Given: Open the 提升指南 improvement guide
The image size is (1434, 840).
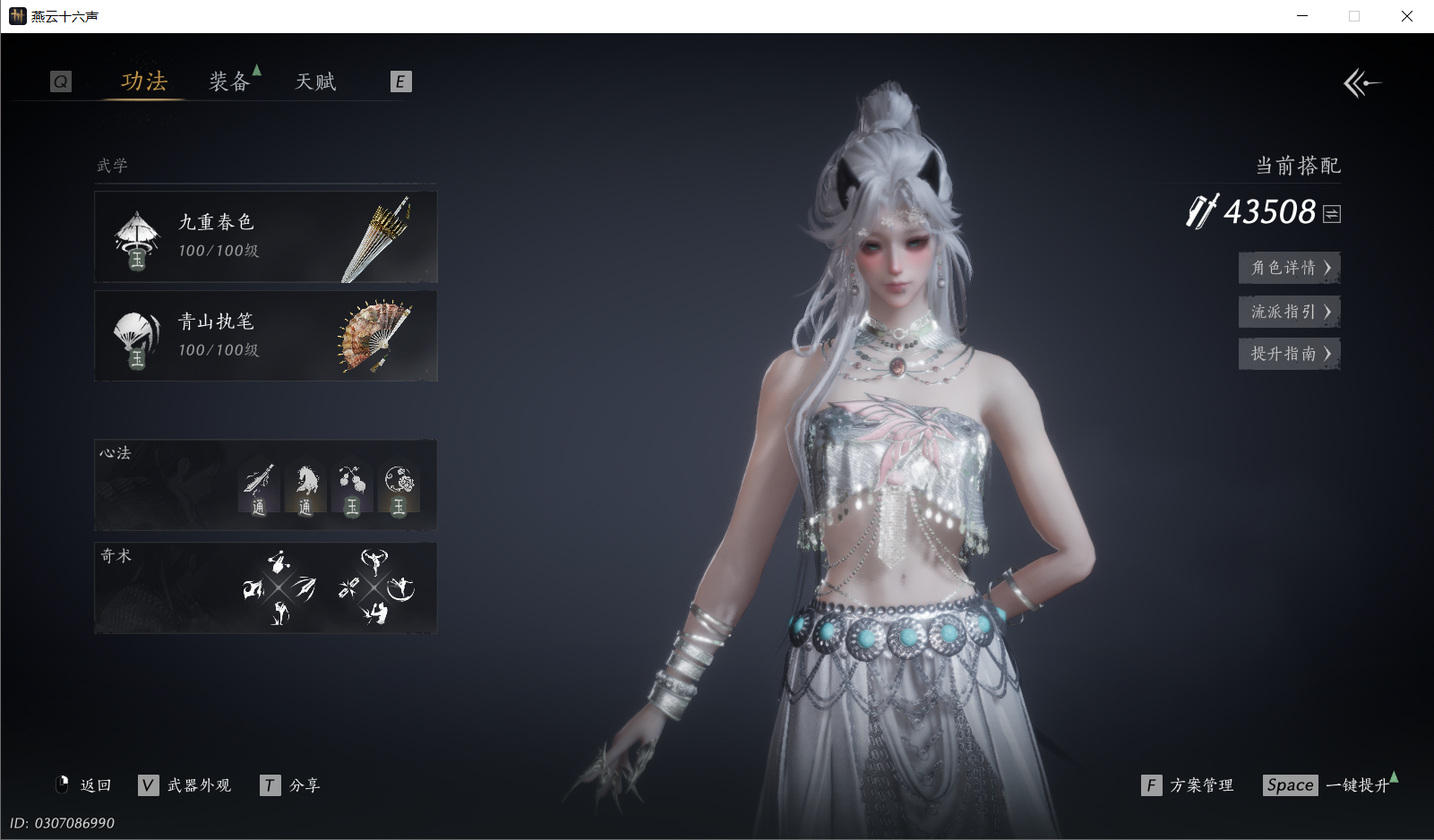Looking at the screenshot, I should coord(1289,354).
